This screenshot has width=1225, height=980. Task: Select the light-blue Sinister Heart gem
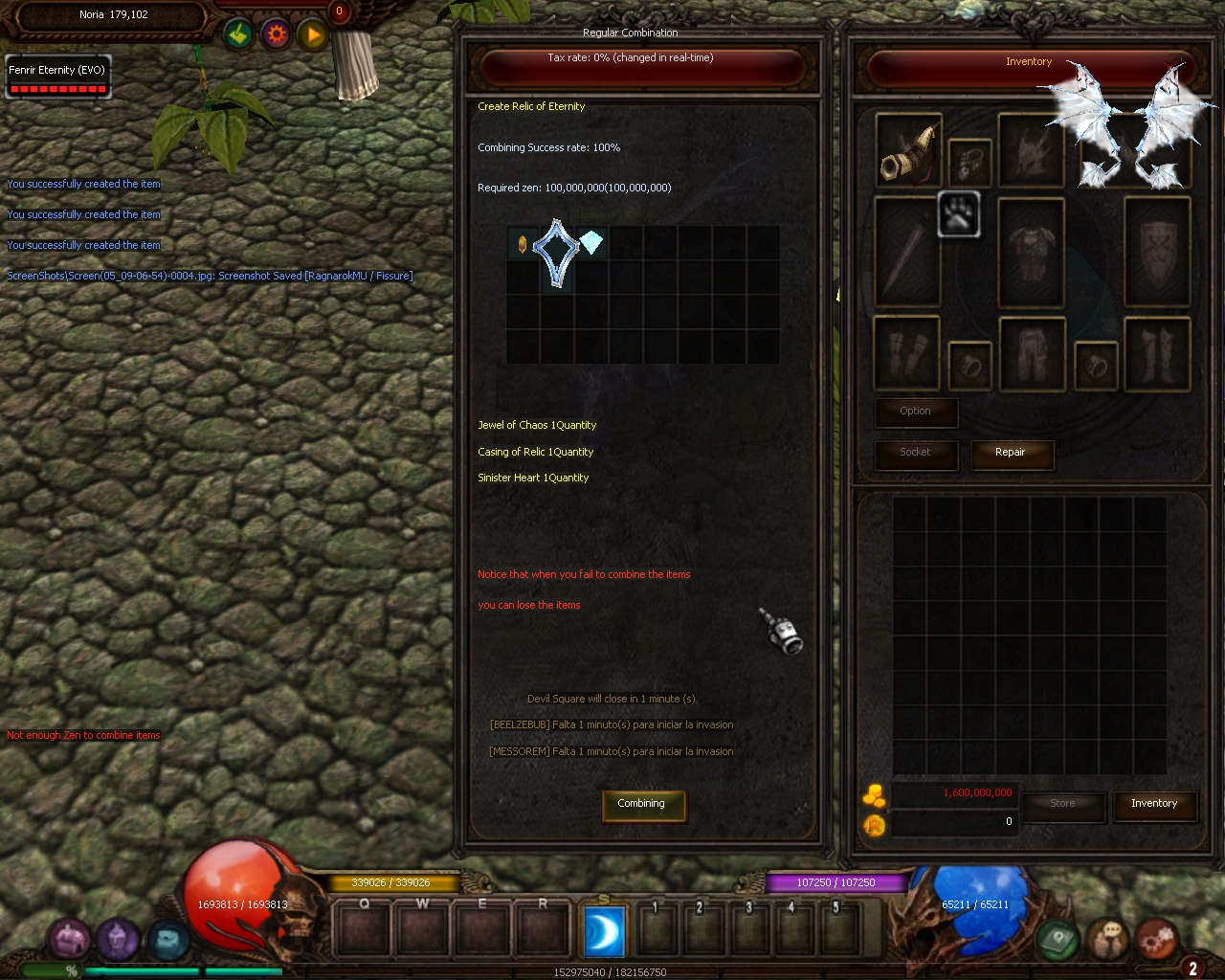(x=591, y=243)
